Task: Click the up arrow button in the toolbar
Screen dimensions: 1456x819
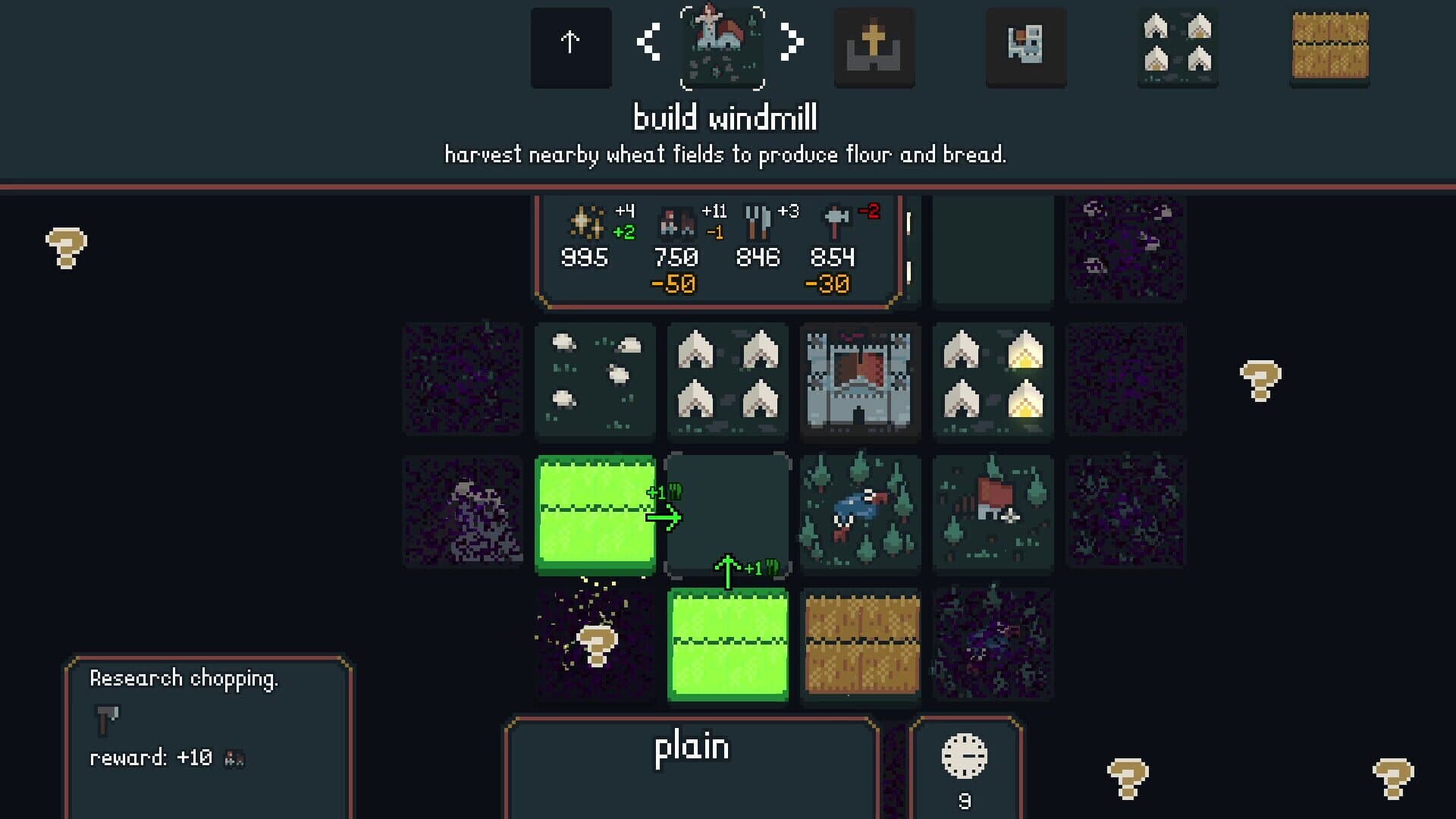Action: [x=570, y=47]
